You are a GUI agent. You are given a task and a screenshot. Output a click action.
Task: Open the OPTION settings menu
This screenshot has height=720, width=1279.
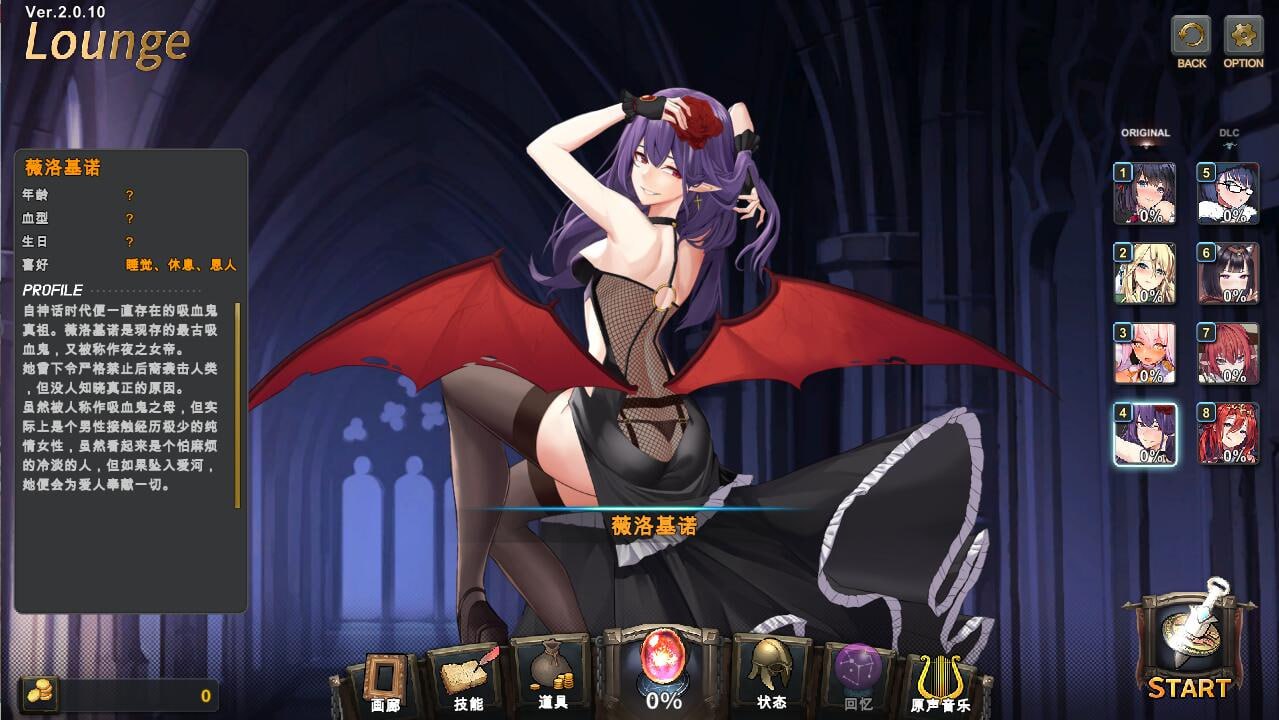[1243, 37]
